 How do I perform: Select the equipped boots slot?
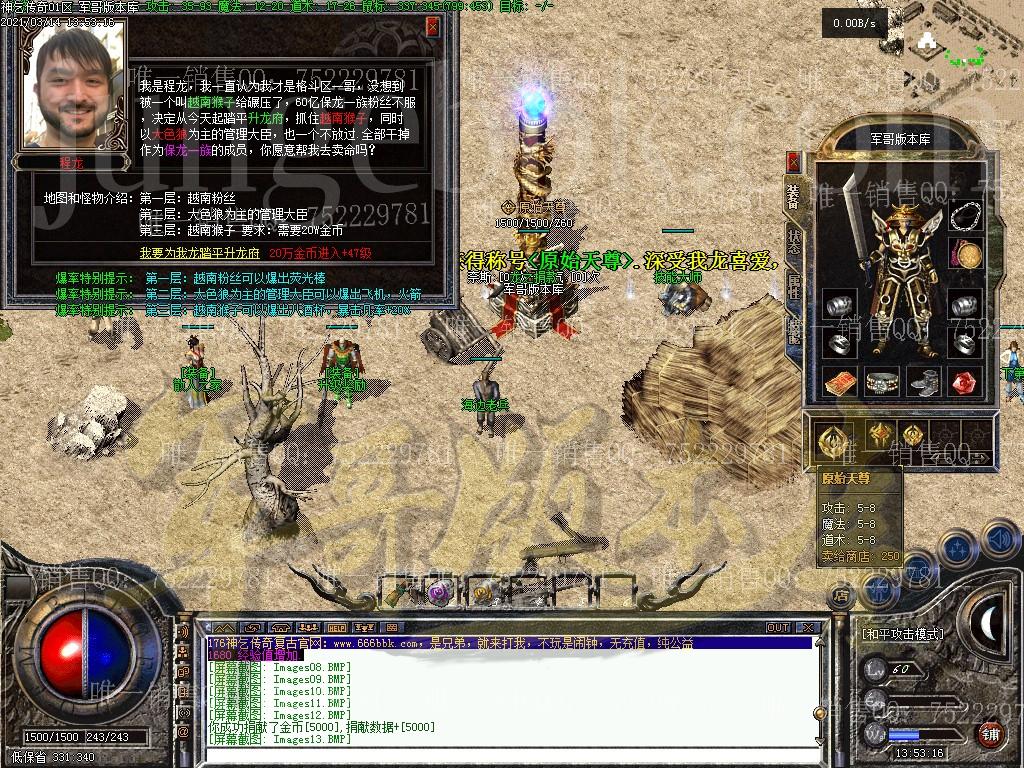[x=924, y=382]
